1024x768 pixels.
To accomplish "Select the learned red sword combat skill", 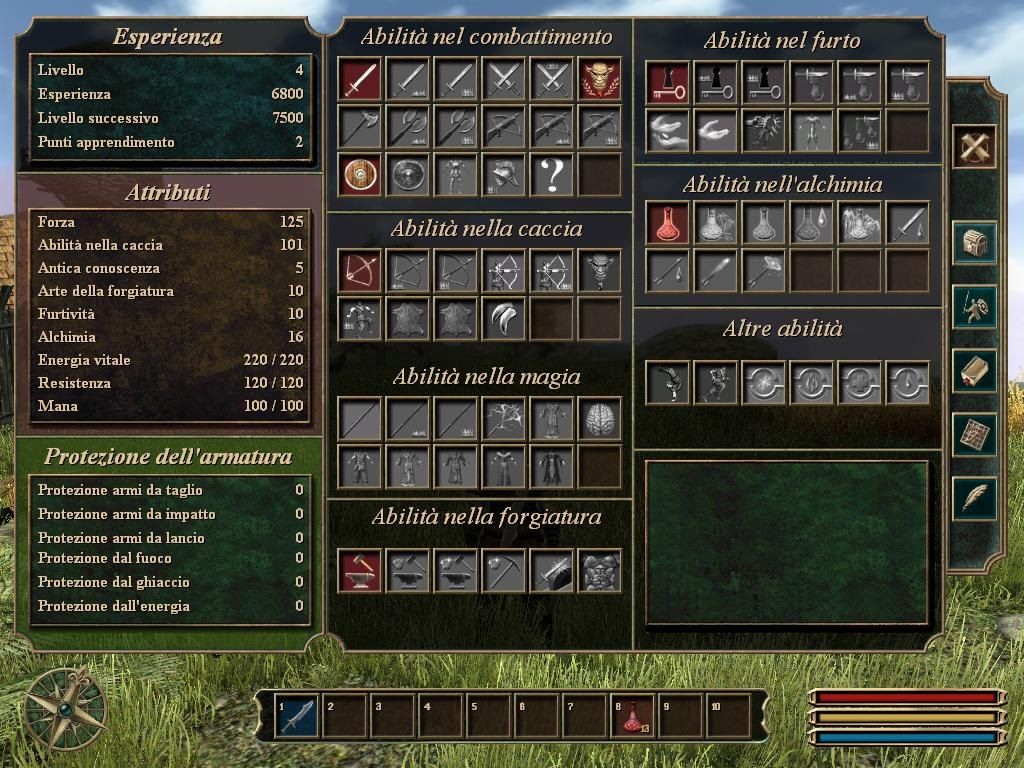I will pos(359,79).
